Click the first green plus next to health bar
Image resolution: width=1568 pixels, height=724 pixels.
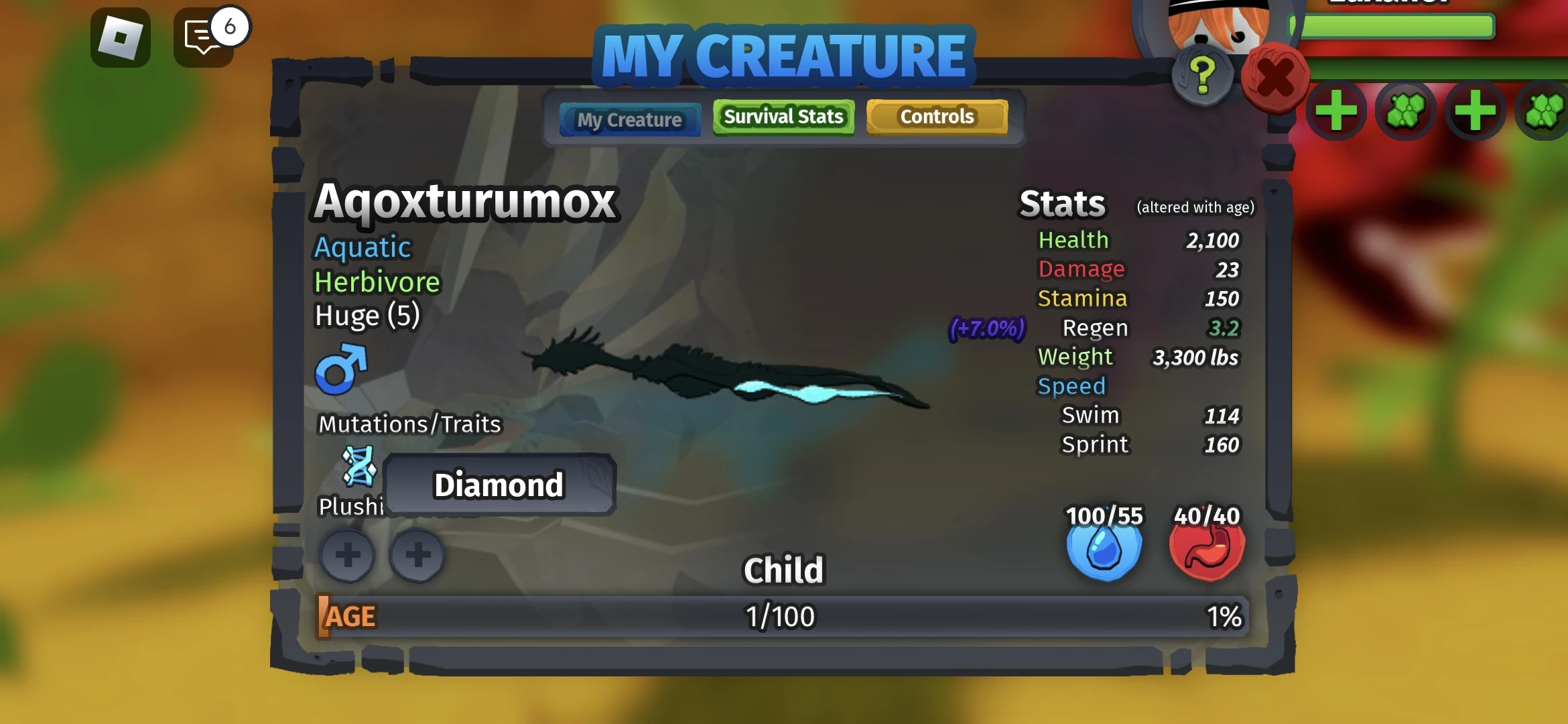[x=1337, y=111]
